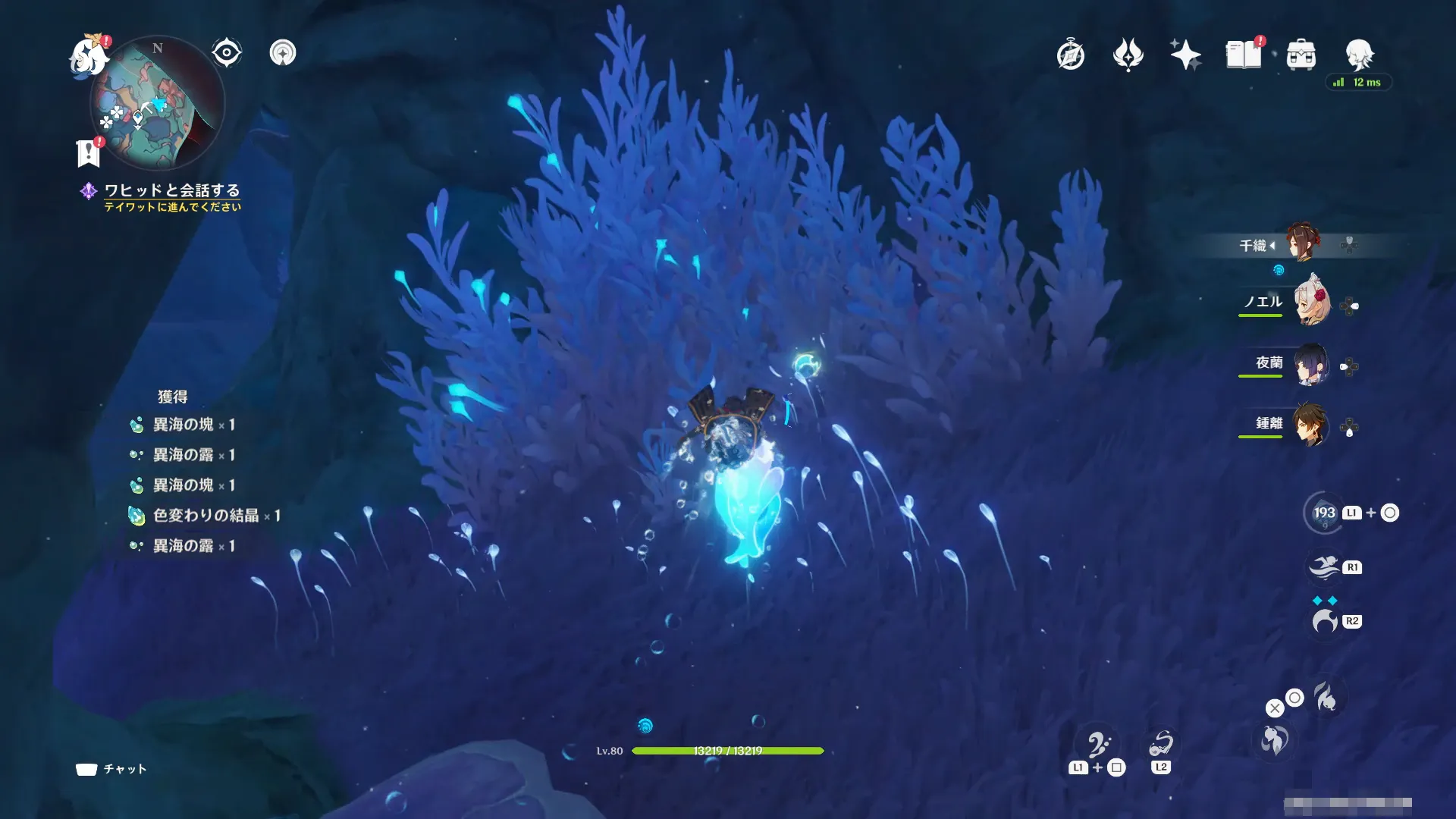Open the compass events icon

tap(1070, 55)
